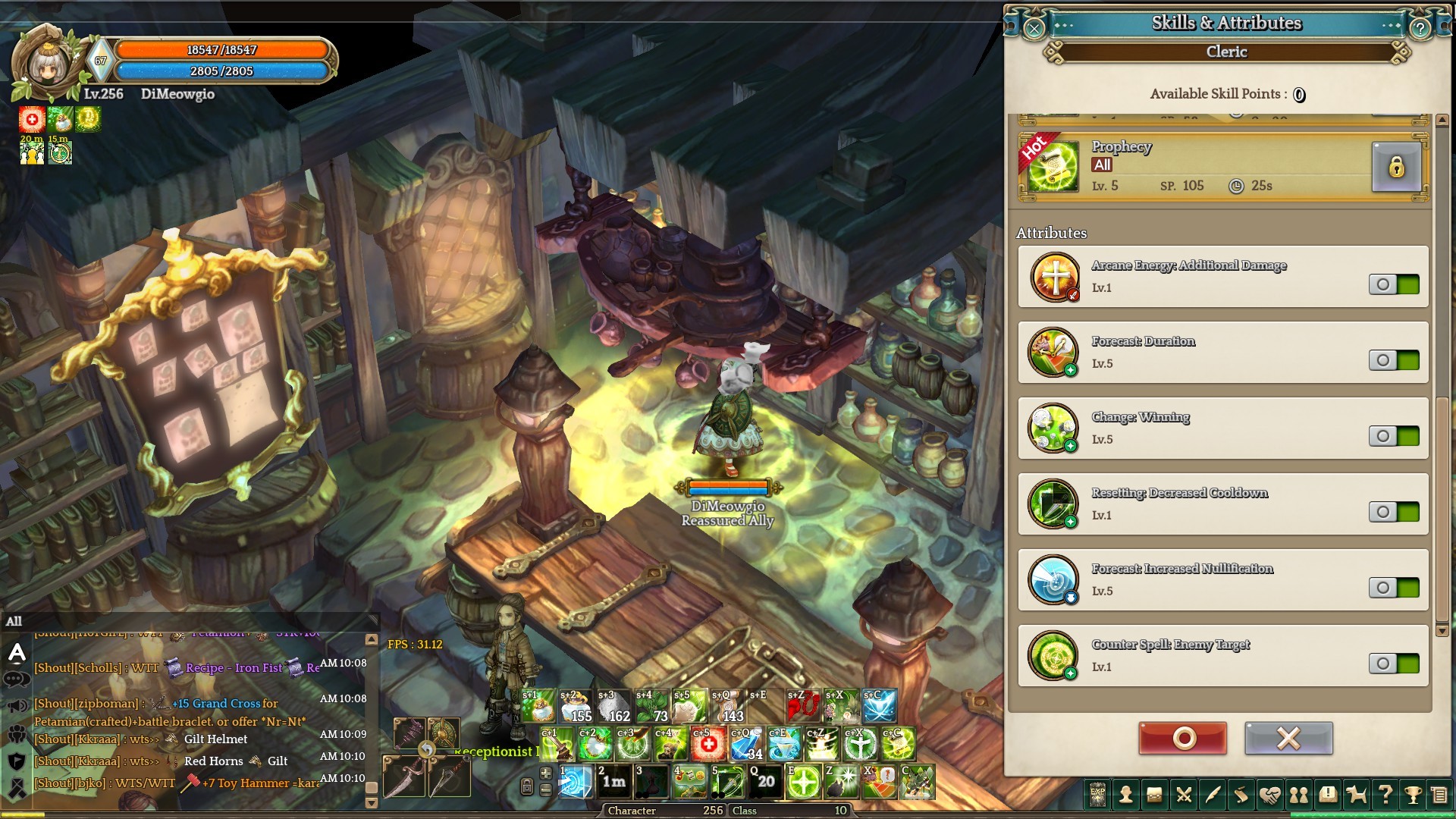Close the Skills & Attributes window

(1034, 29)
